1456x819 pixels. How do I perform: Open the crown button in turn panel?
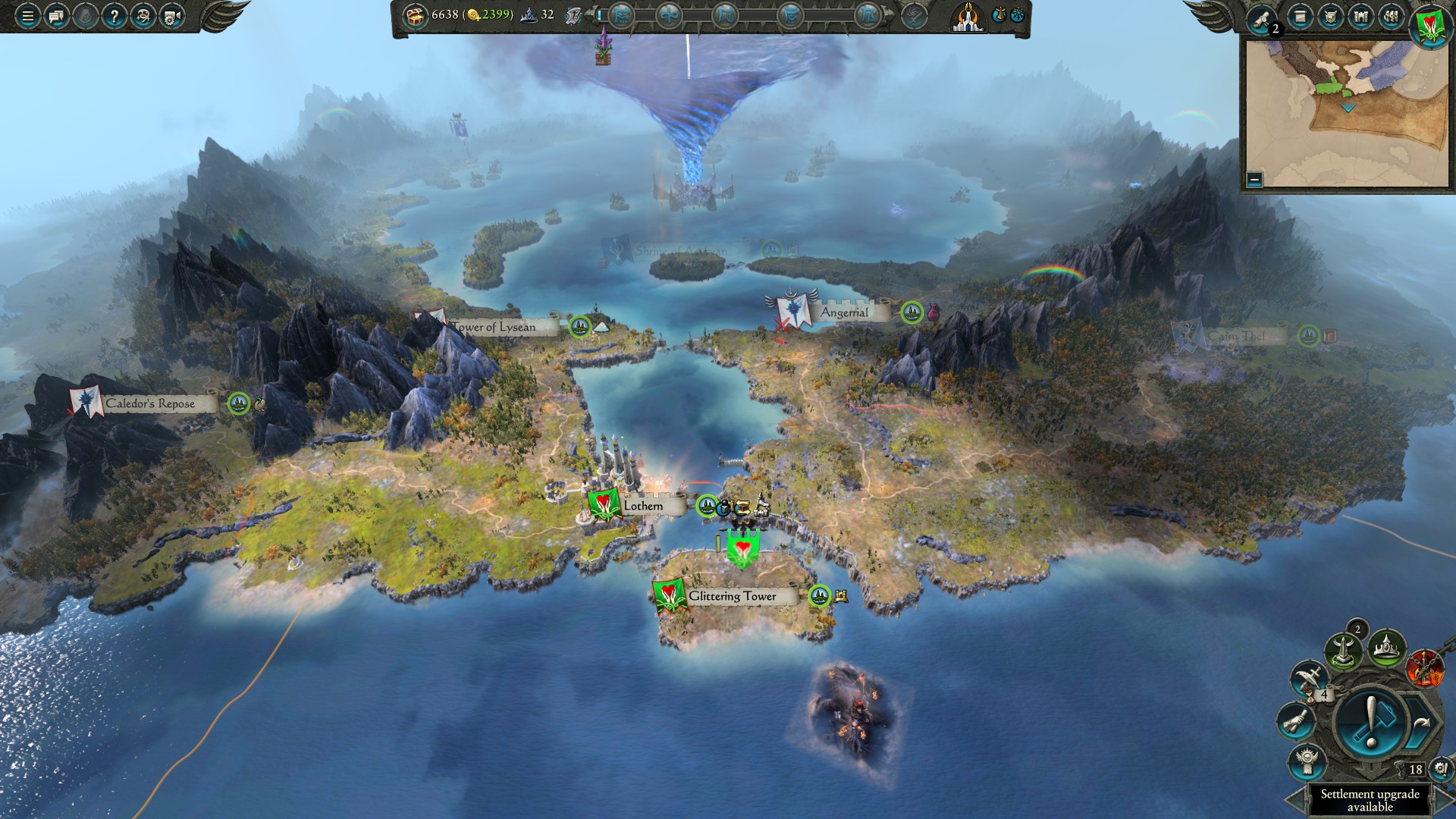(x=1387, y=648)
